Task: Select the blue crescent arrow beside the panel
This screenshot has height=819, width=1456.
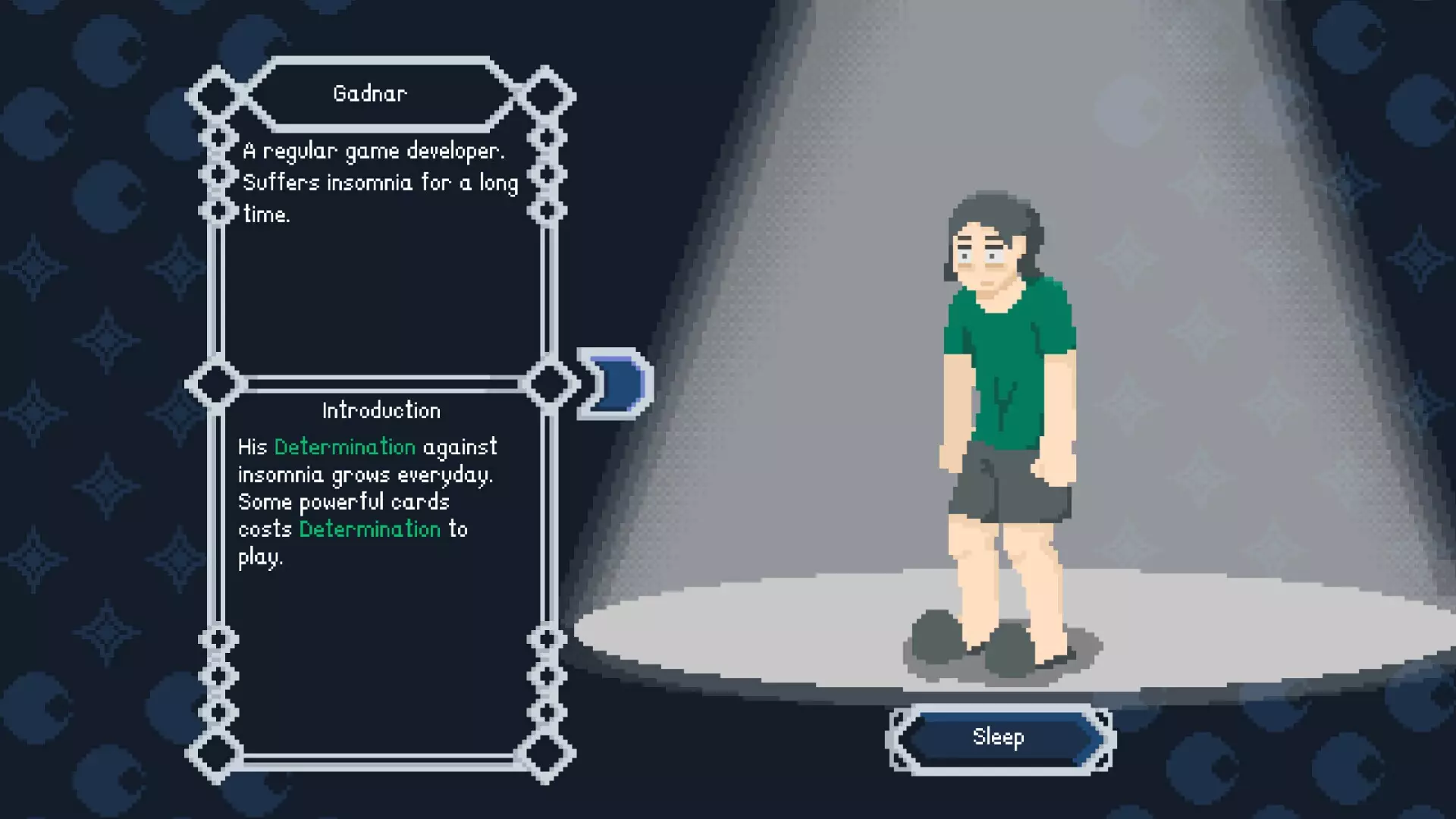Action: (616, 384)
